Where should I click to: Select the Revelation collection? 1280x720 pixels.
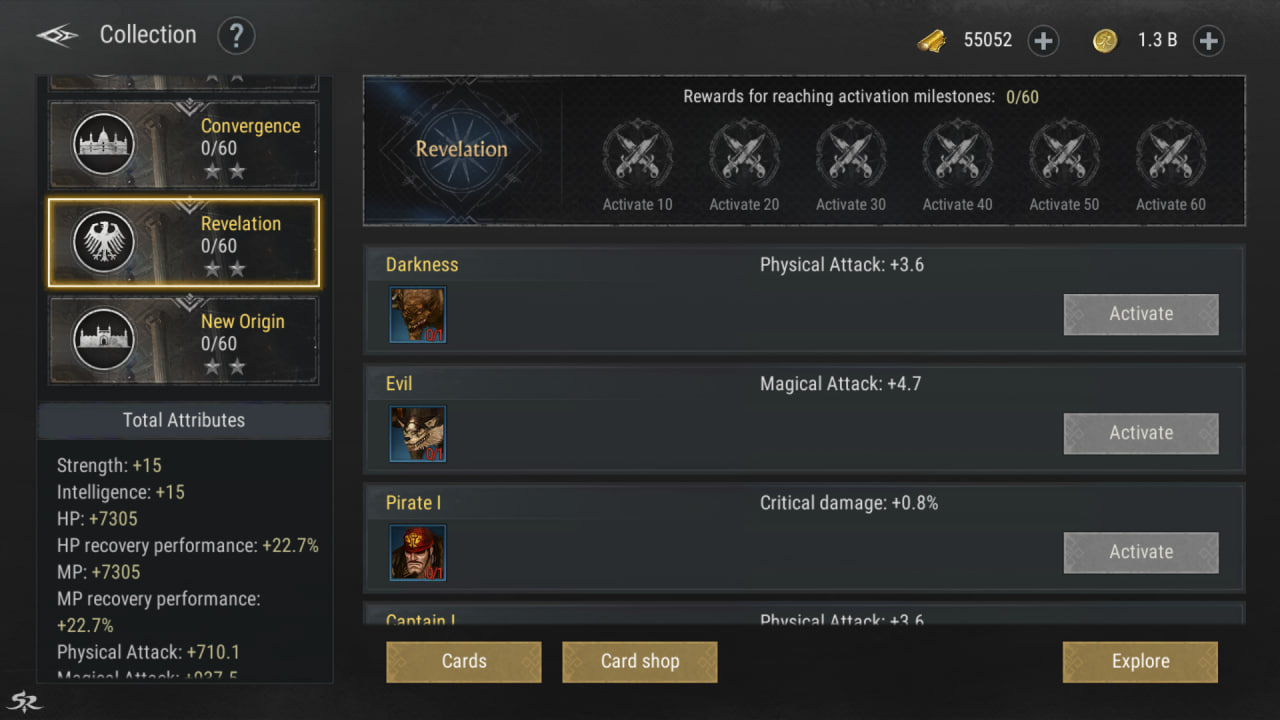184,242
